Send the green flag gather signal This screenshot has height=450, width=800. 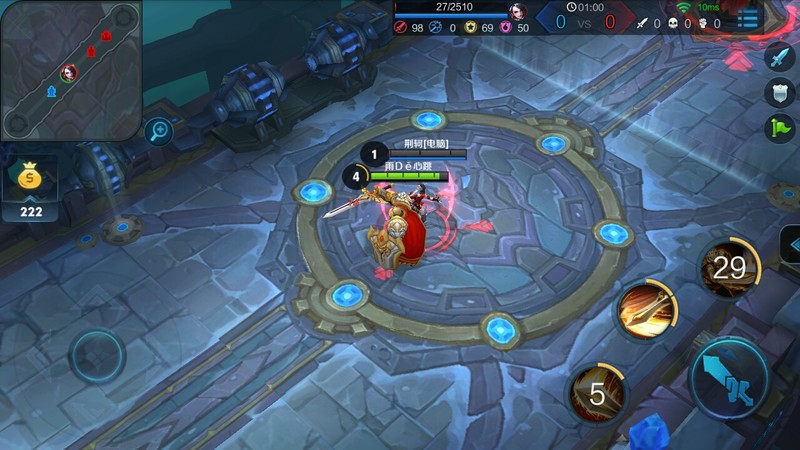[x=778, y=128]
